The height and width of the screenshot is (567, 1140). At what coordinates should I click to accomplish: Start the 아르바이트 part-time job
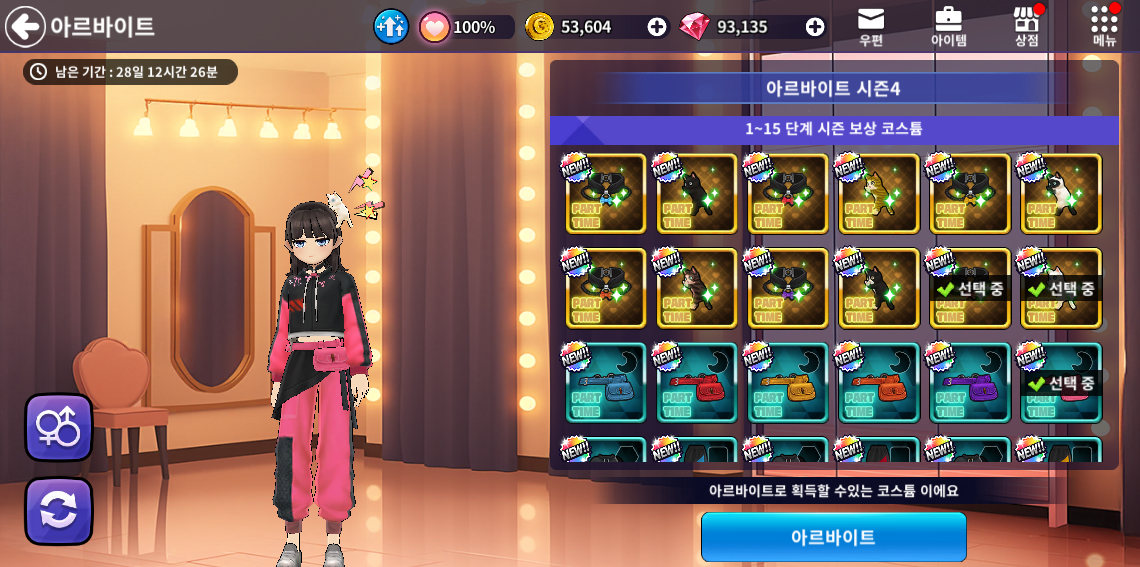click(833, 537)
